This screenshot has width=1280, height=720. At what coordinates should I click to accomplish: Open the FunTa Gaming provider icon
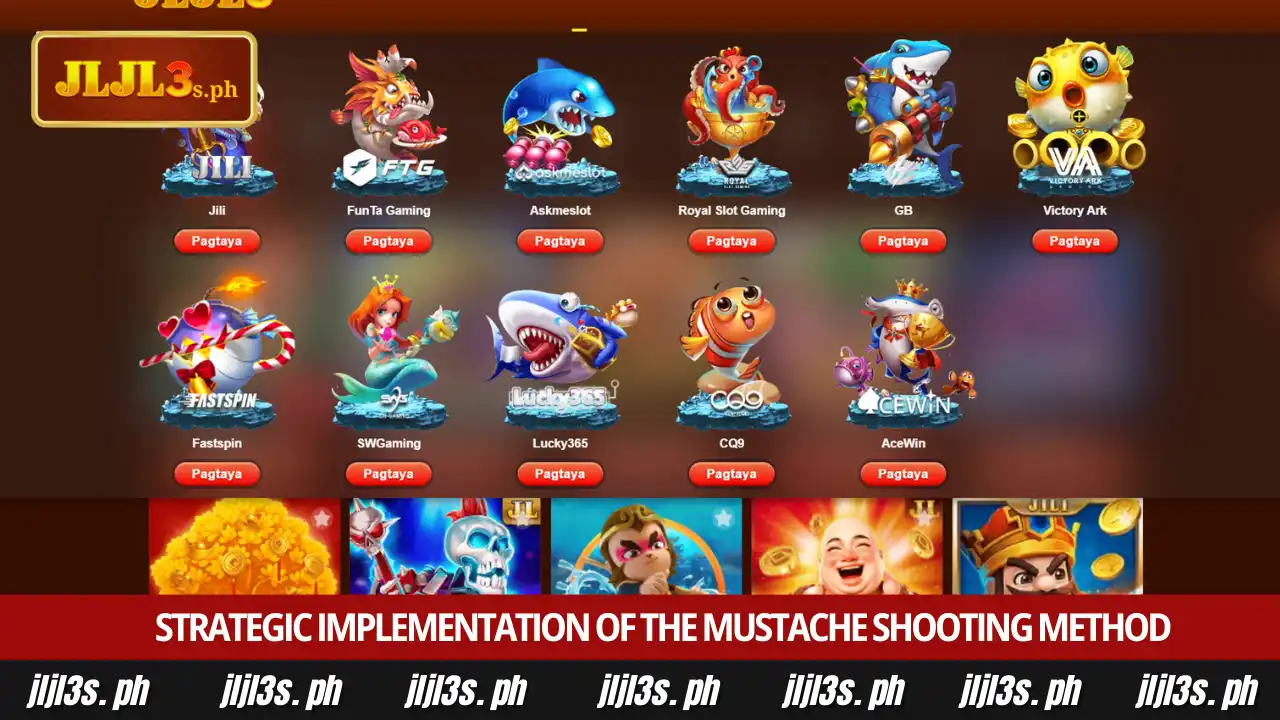pyautogui.click(x=388, y=120)
